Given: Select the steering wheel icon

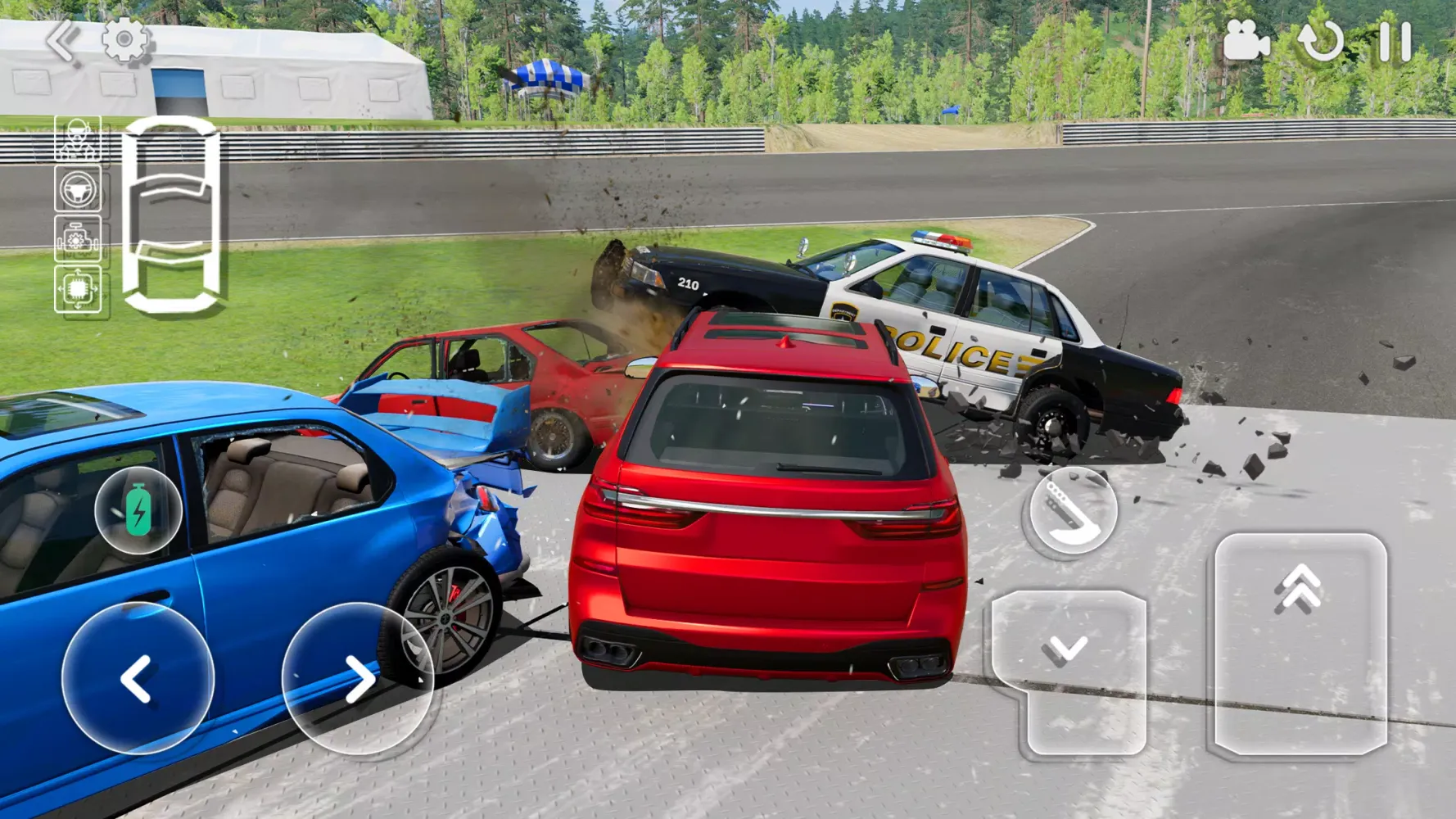Looking at the screenshot, I should tap(78, 189).
